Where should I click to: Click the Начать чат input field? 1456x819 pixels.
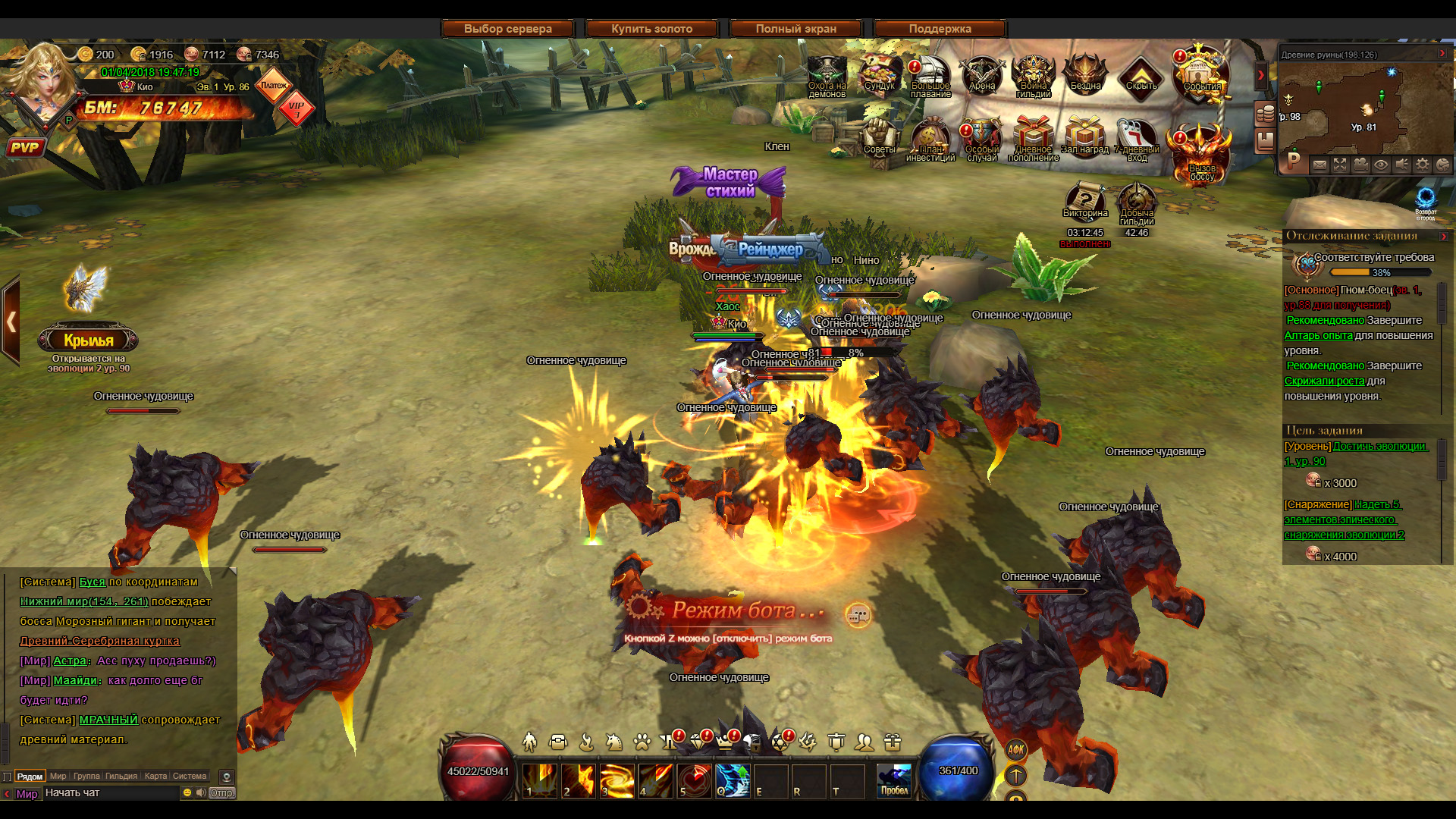pos(110,792)
